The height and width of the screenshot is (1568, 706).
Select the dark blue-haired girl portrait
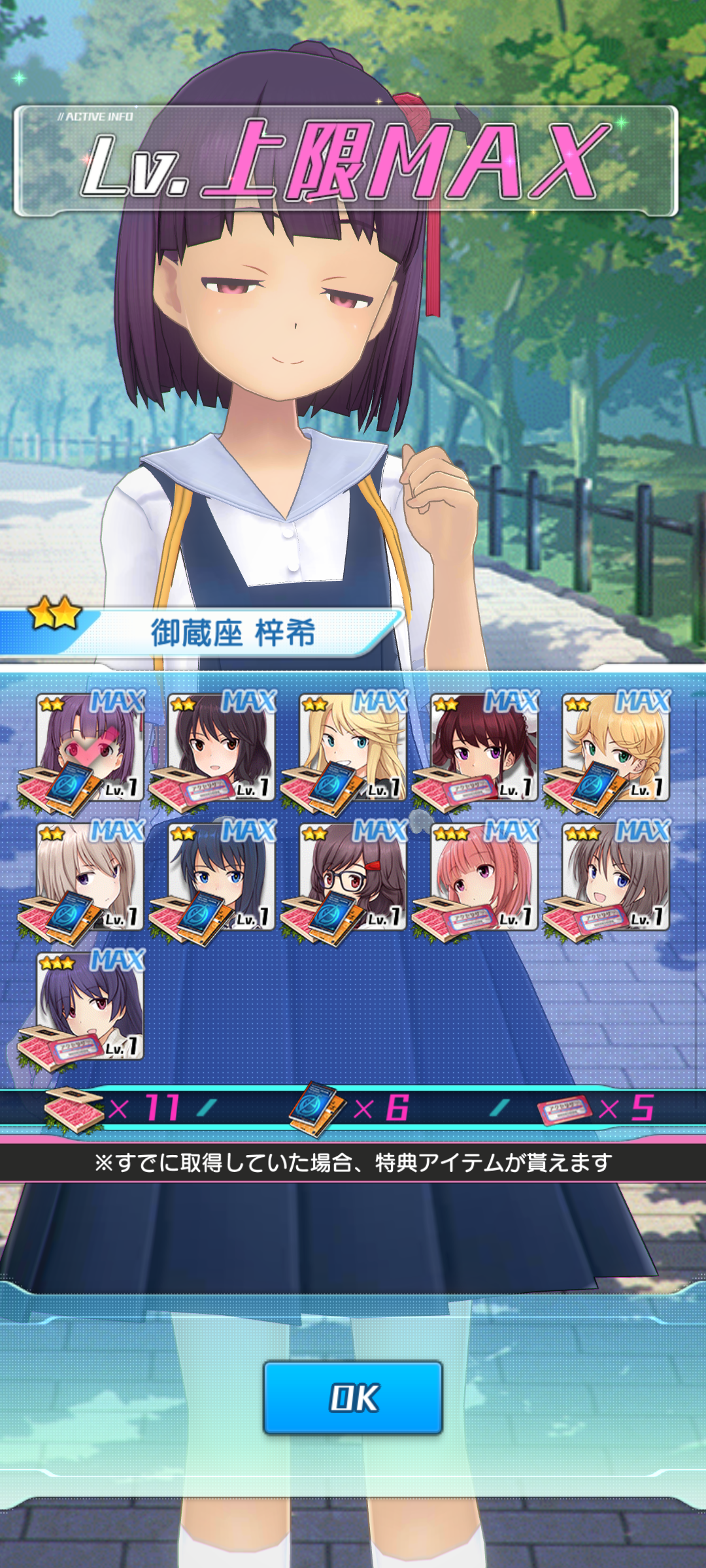[x=222, y=876]
